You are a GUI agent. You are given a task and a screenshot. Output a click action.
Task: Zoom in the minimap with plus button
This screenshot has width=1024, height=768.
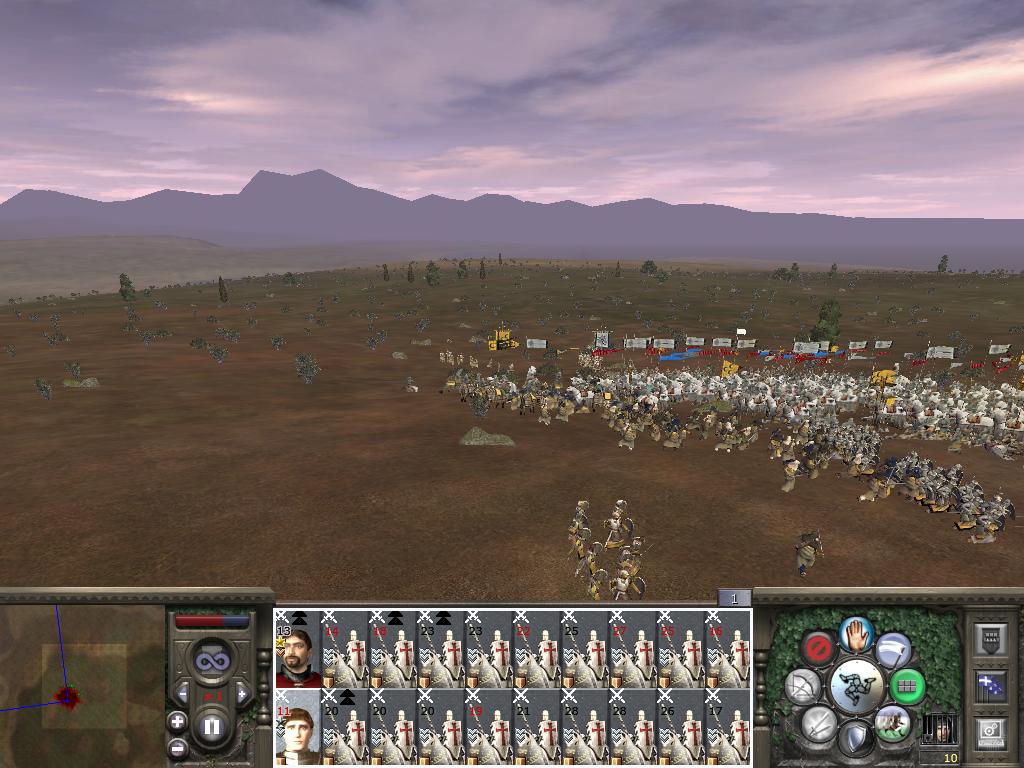[178, 721]
